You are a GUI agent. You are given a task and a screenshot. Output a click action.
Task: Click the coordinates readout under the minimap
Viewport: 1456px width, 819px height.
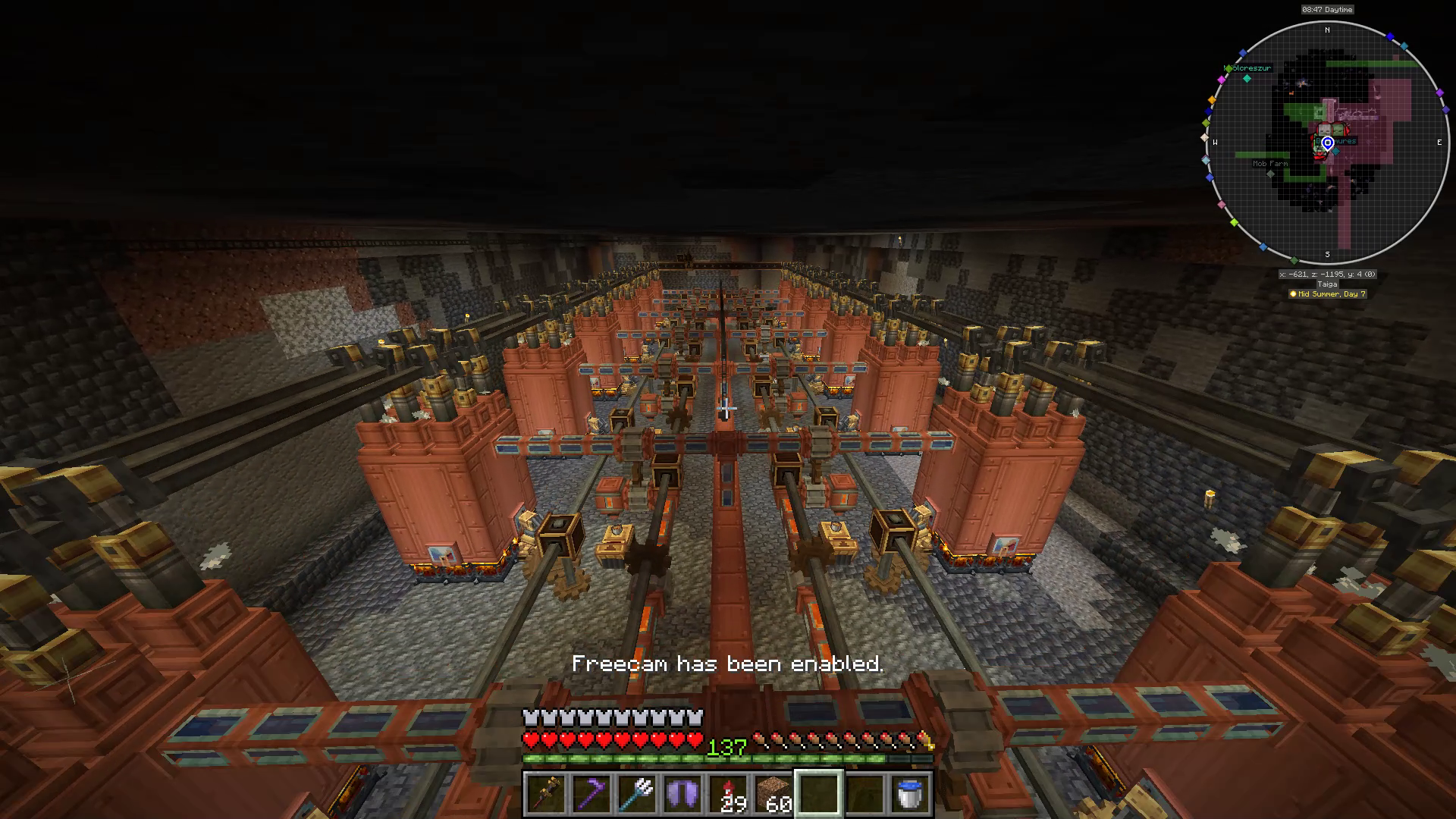pyautogui.click(x=1327, y=274)
